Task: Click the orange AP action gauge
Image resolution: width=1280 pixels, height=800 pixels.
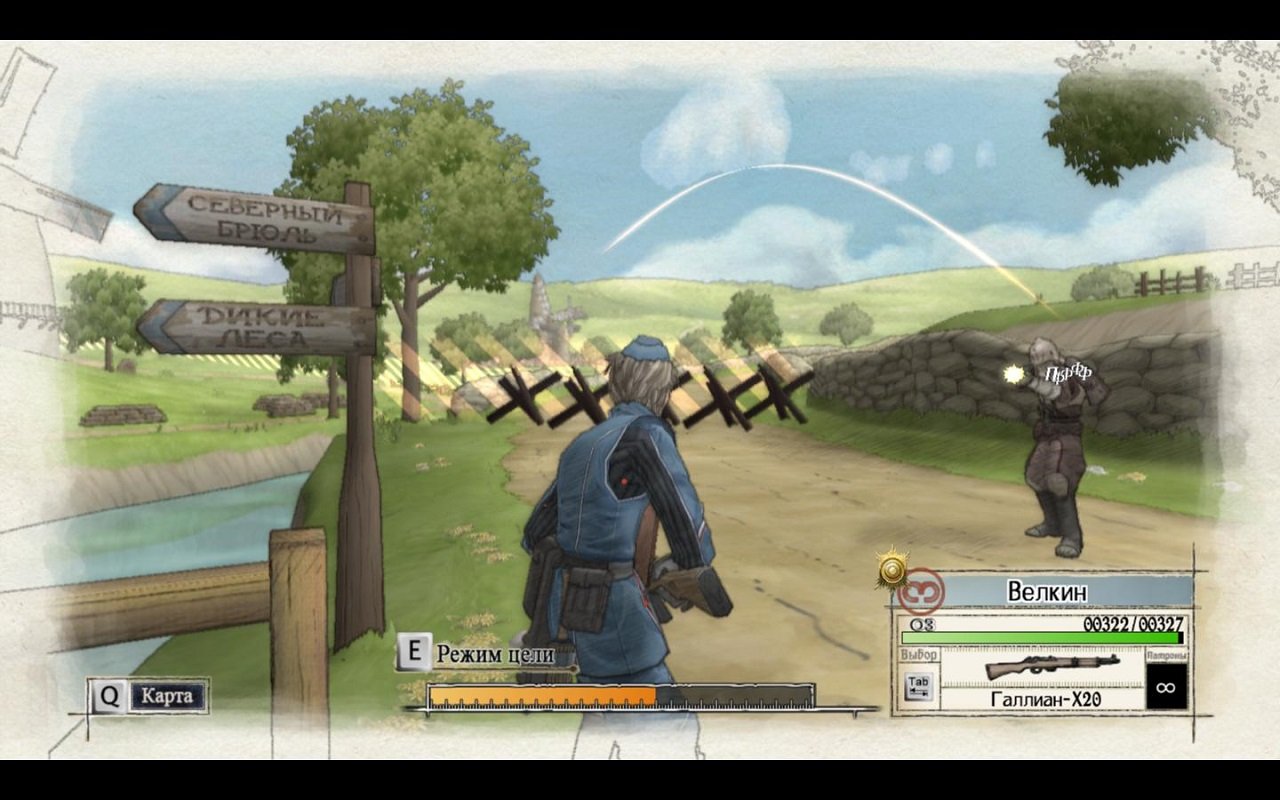Action: [540, 691]
